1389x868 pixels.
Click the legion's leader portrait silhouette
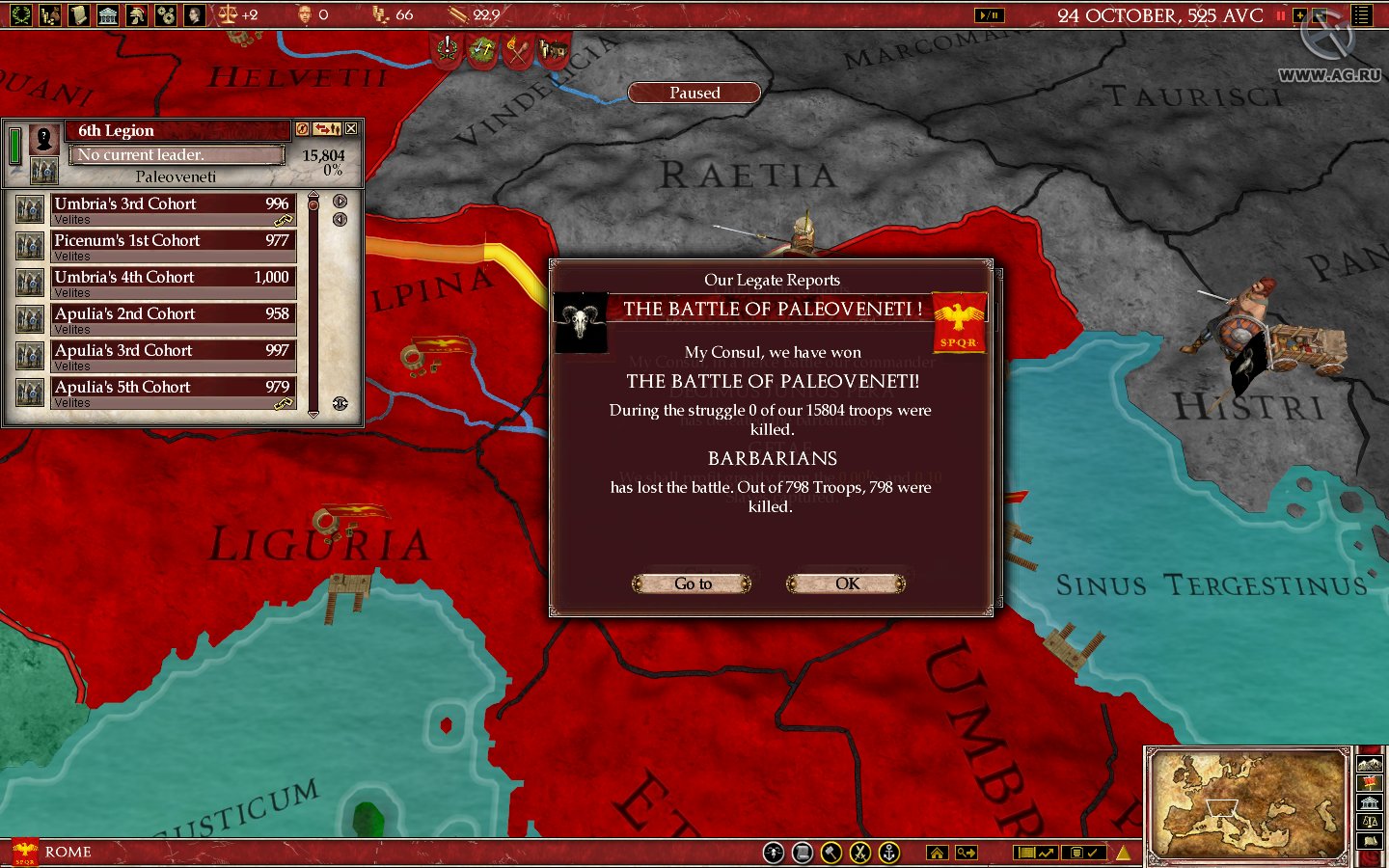[x=43, y=139]
